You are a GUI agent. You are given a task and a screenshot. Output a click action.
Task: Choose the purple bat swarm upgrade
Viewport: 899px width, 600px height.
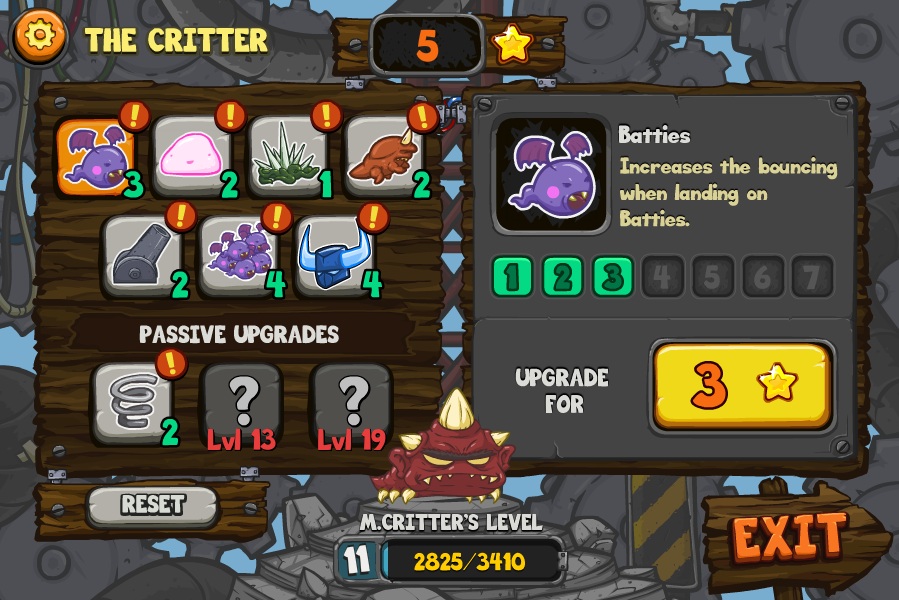(x=238, y=254)
